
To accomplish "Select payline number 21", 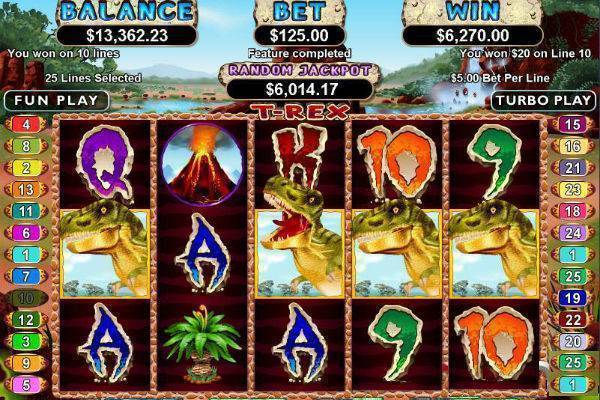I will [x=572, y=167].
